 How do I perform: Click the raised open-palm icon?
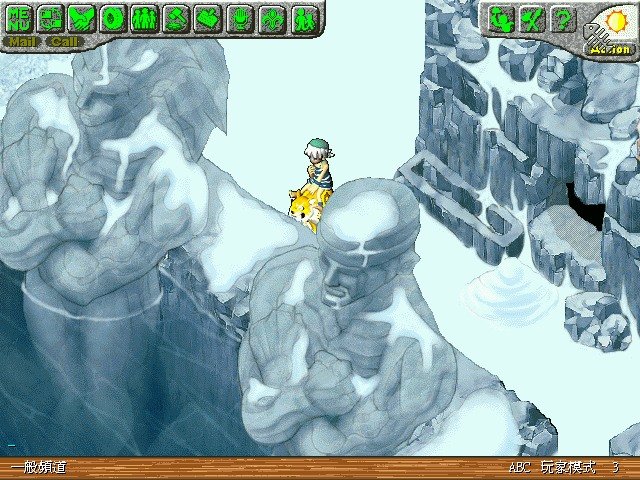pyautogui.click(x=239, y=18)
